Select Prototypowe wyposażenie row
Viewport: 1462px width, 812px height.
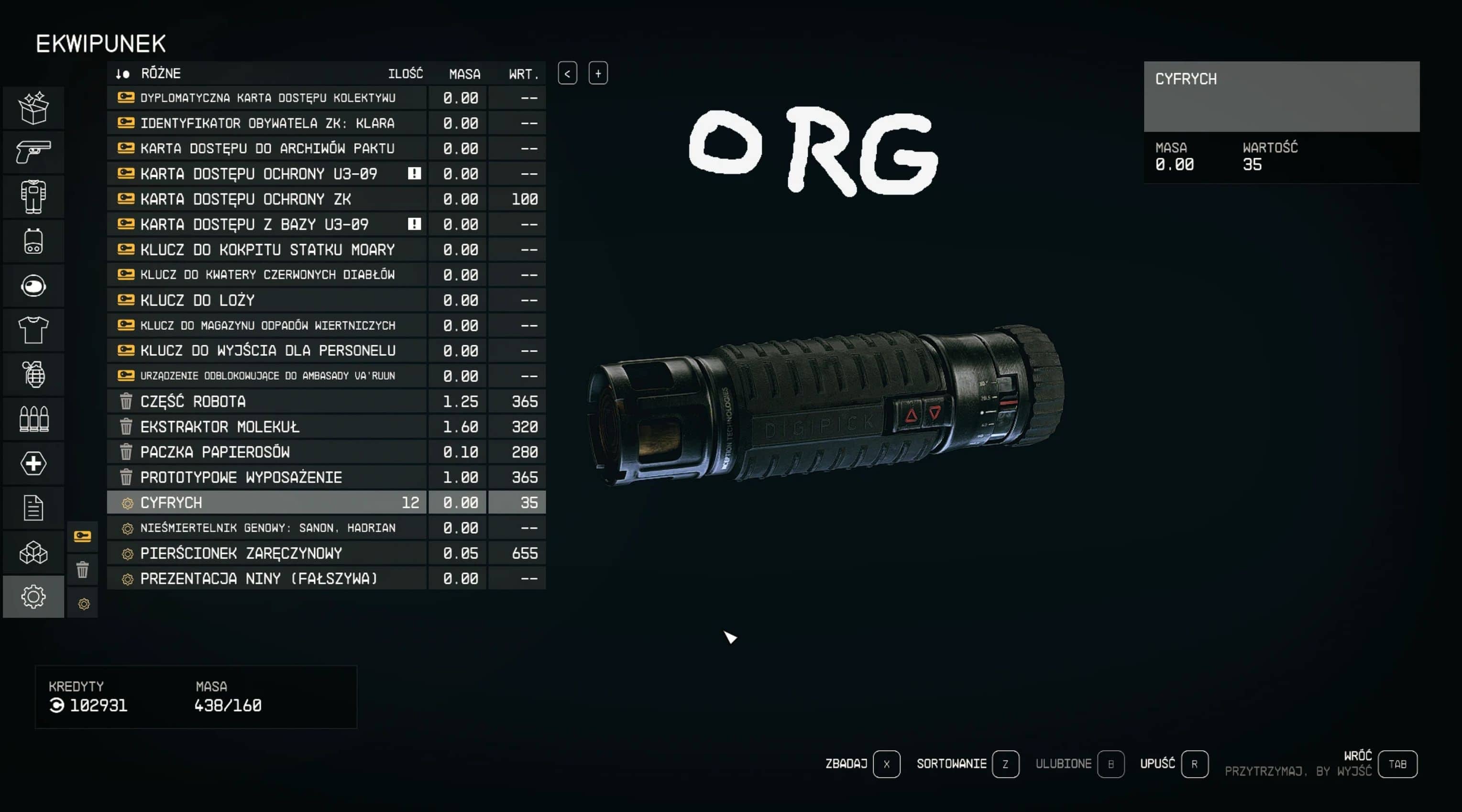pyautogui.click(x=267, y=477)
